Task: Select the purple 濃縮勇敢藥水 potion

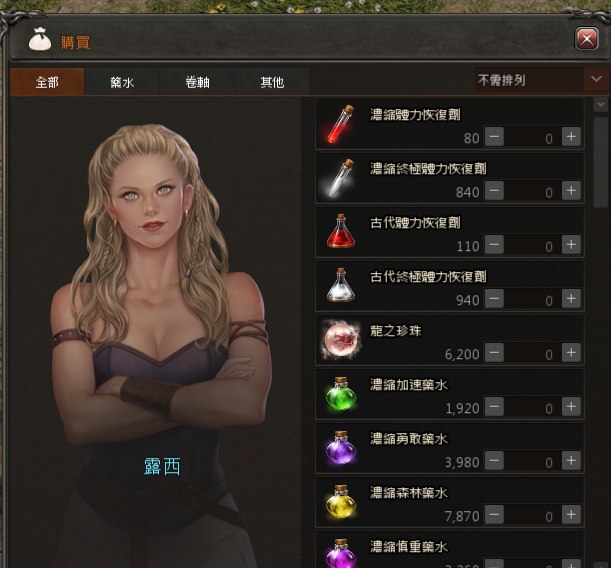Action: 337,447
